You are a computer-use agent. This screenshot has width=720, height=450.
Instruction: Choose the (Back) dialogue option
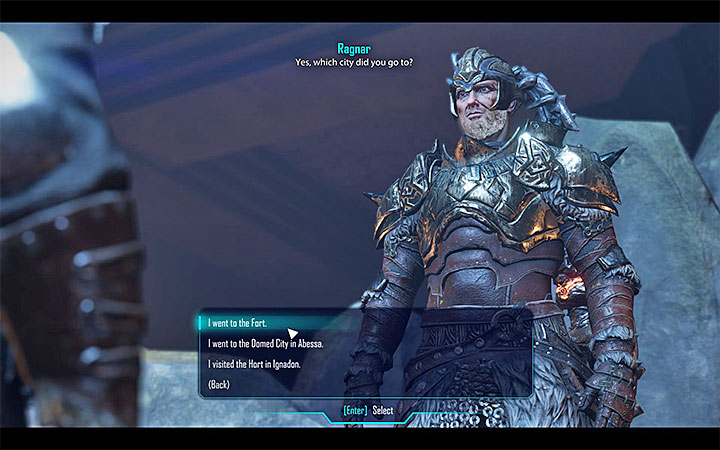pyautogui.click(x=220, y=385)
